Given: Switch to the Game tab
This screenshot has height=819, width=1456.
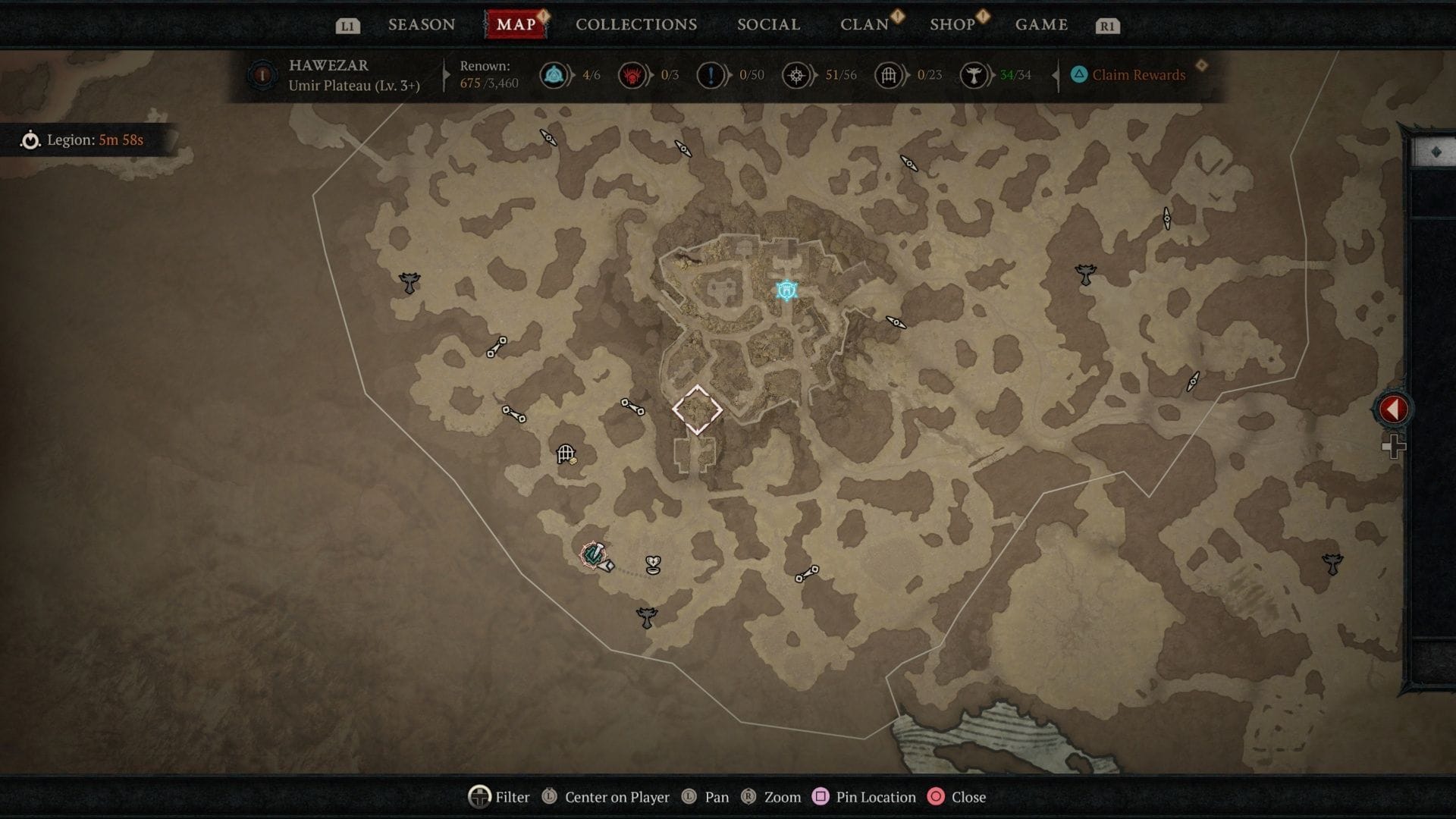Looking at the screenshot, I should [x=1041, y=24].
